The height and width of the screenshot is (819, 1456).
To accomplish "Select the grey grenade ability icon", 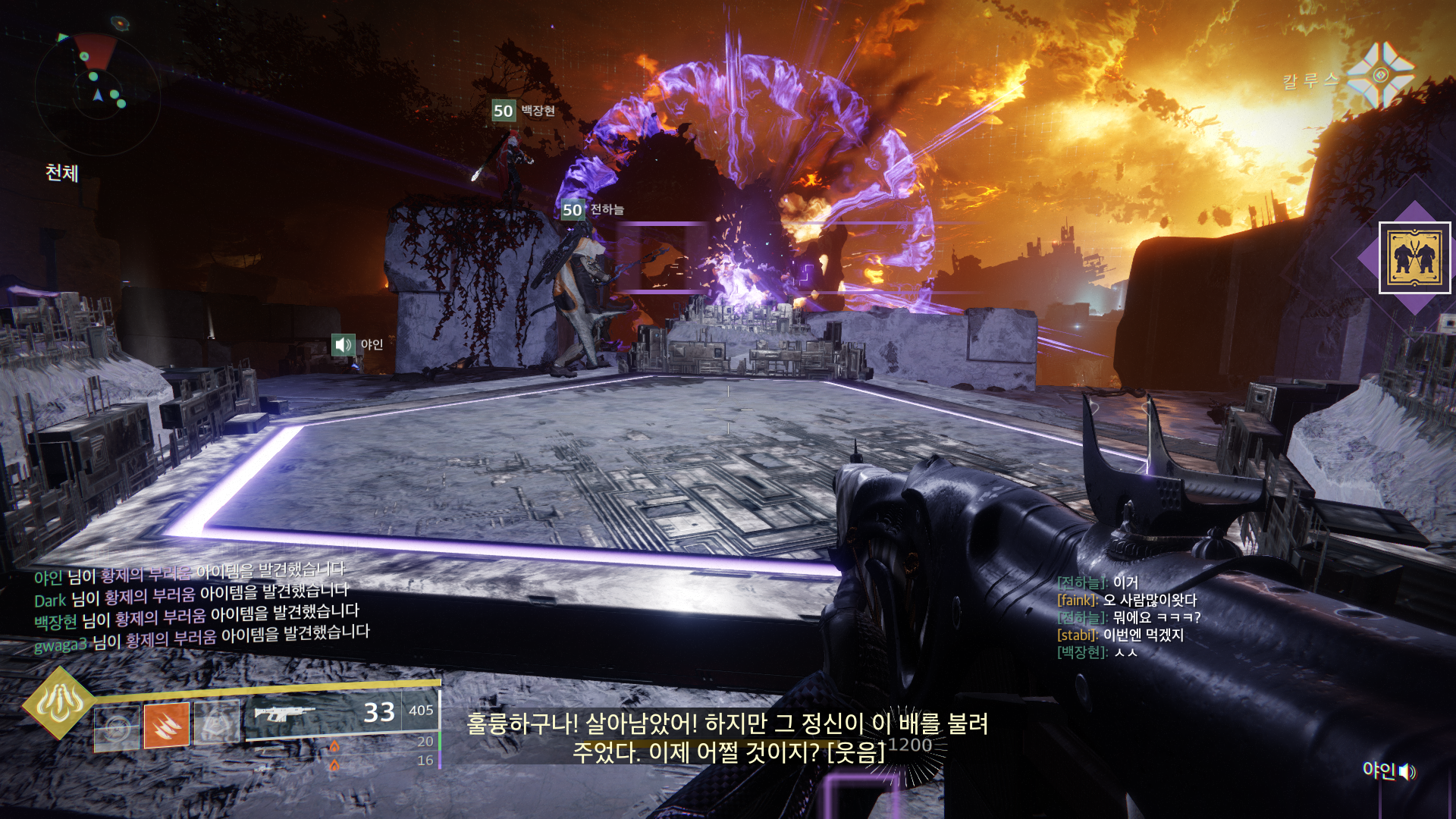I will pos(117,727).
